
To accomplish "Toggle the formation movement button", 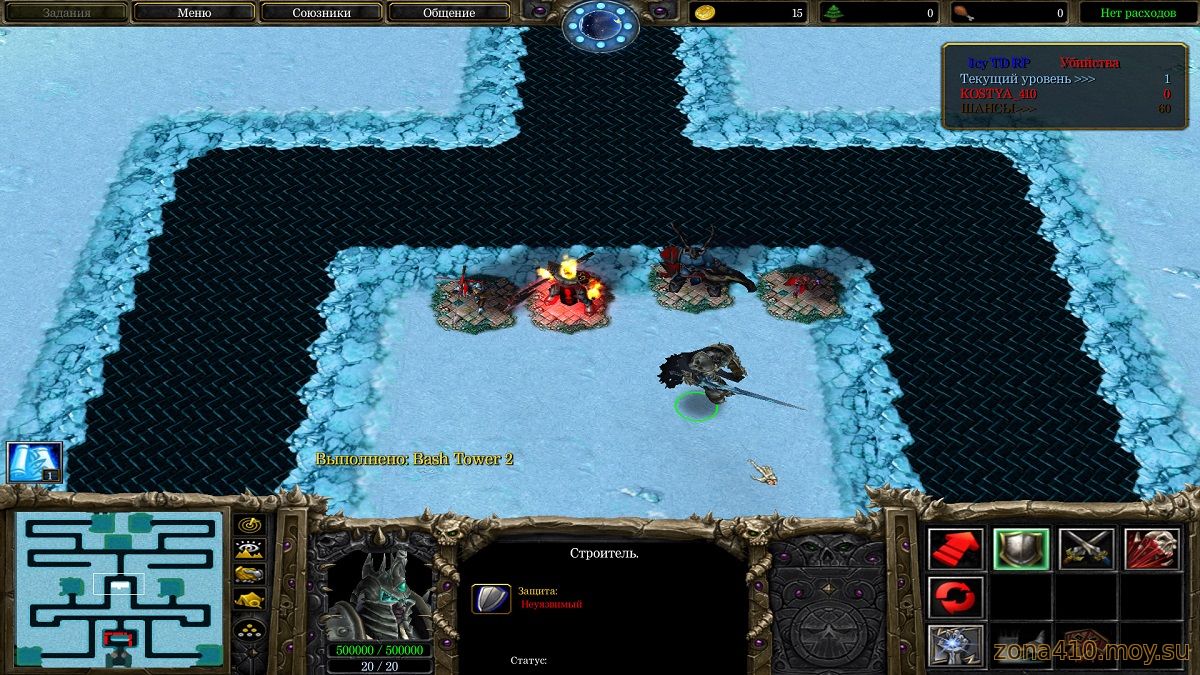I will coord(249,630).
